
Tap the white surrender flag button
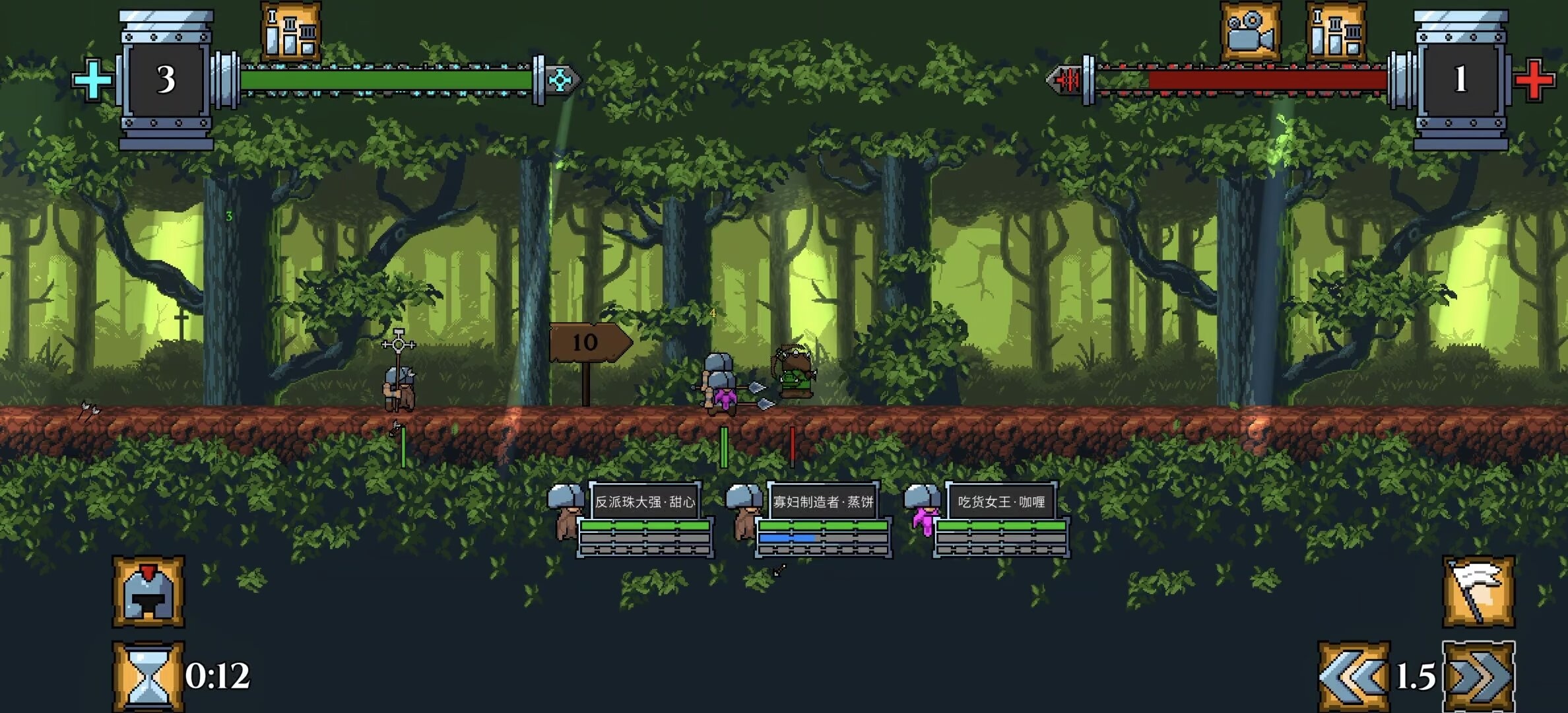pos(1478,592)
